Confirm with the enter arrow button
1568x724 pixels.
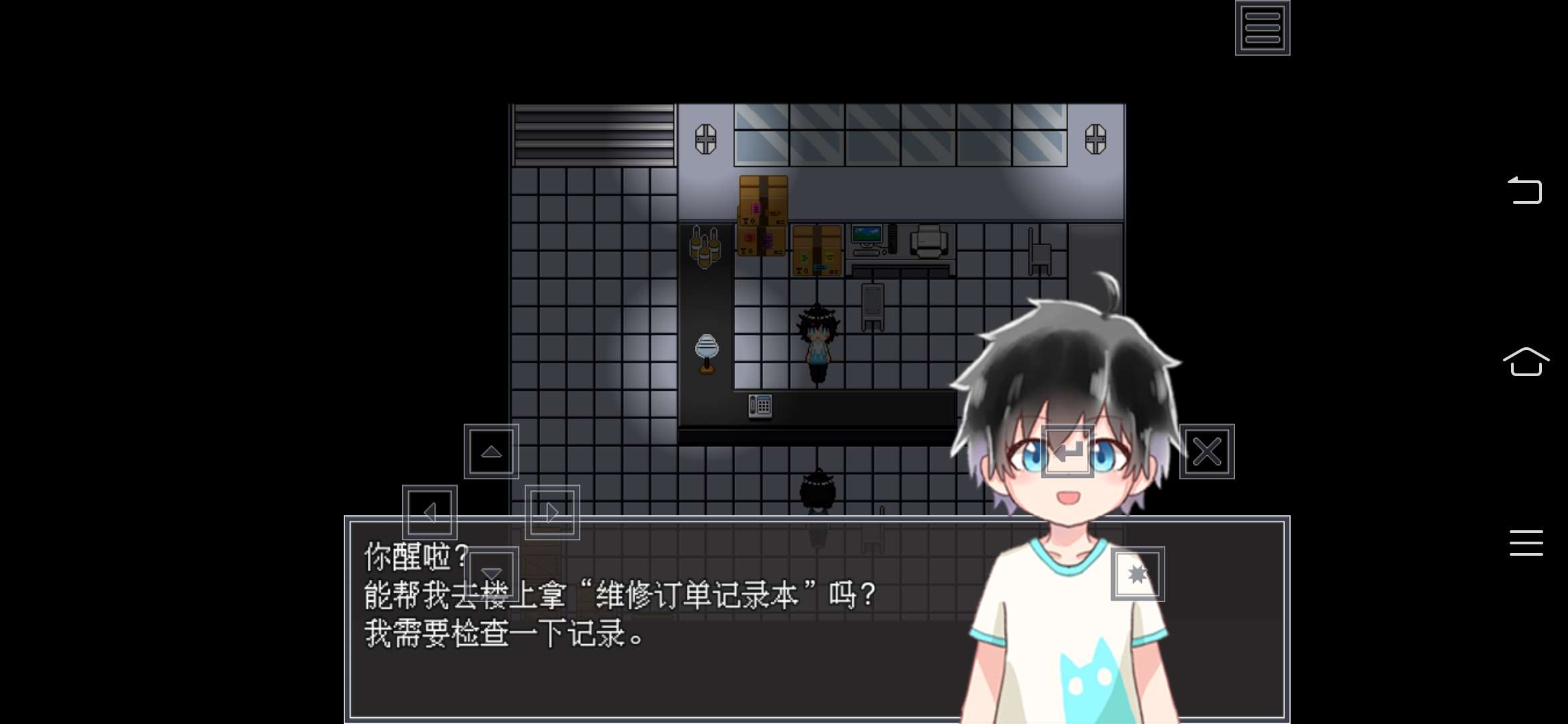point(1068,451)
